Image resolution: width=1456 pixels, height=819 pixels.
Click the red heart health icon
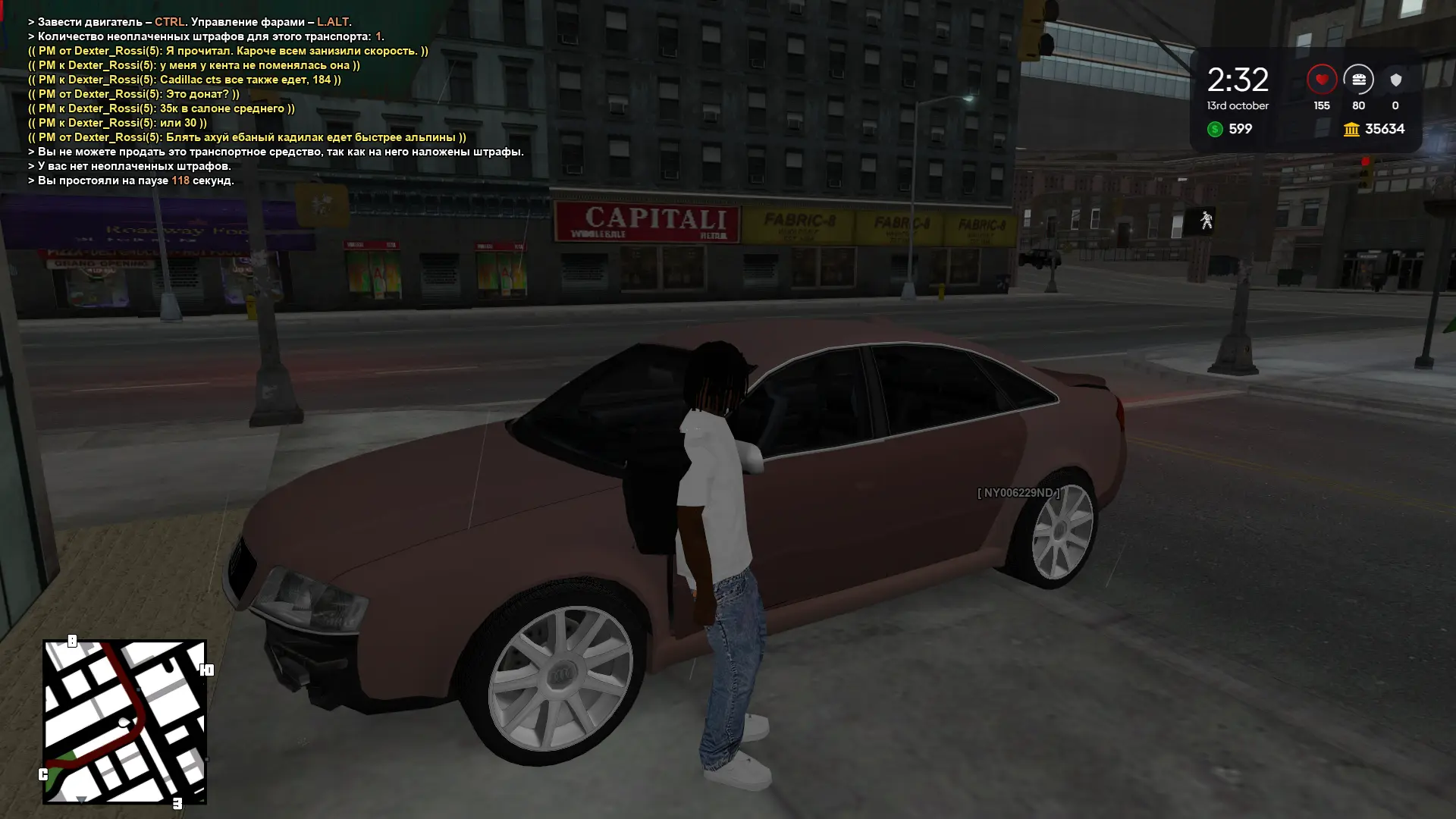pos(1321,80)
